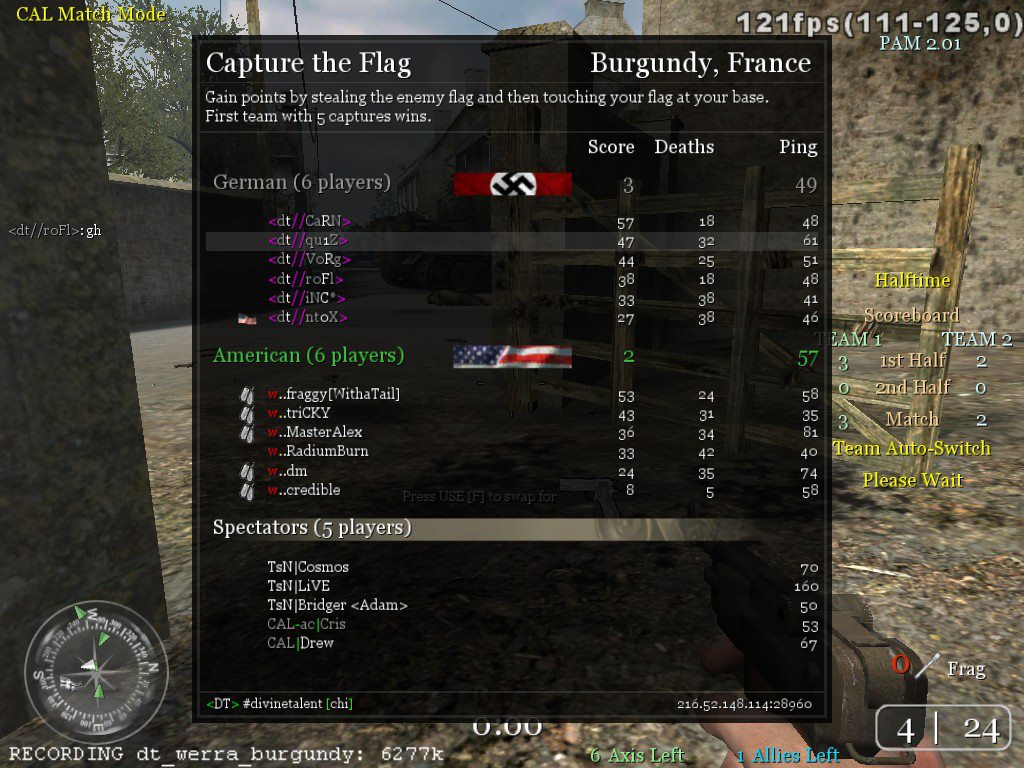This screenshot has width=1024, height=768.
Task: Select the CAL-ac|Cris spectator entry
Action: click(306, 624)
